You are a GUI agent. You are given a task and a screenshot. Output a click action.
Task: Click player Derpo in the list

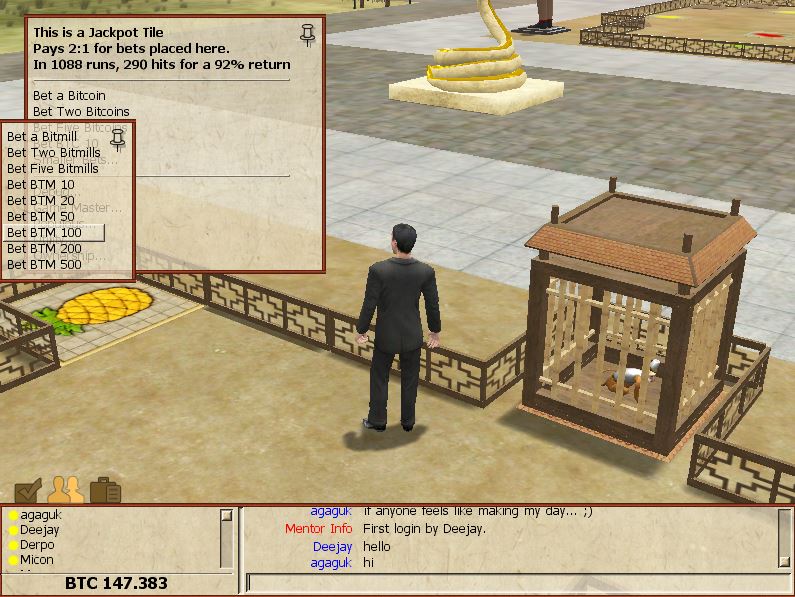pos(37,545)
